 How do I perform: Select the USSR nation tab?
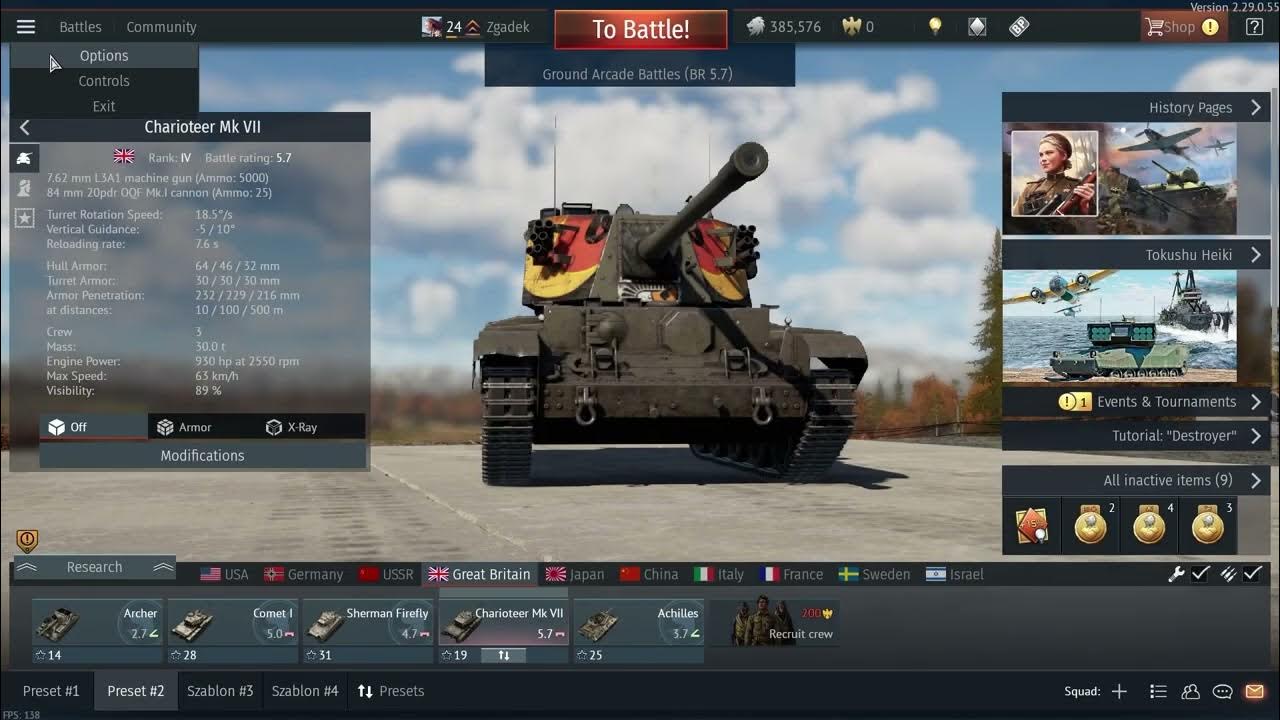tap(387, 574)
